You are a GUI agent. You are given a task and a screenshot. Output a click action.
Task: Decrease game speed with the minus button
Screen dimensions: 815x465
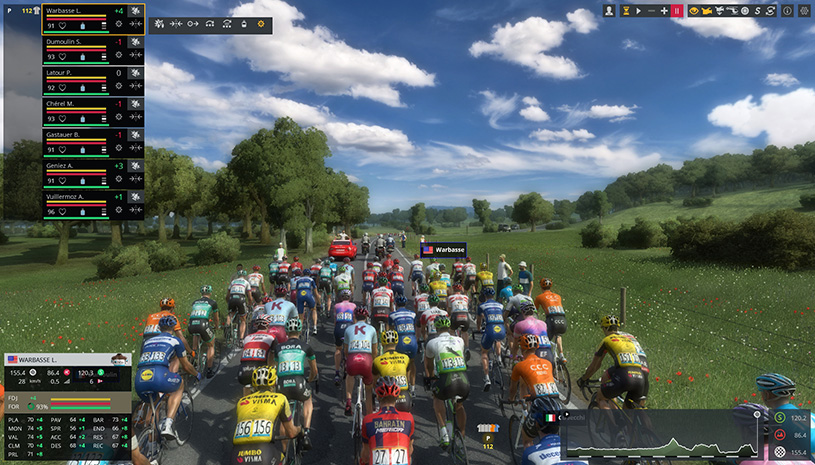[651, 10]
